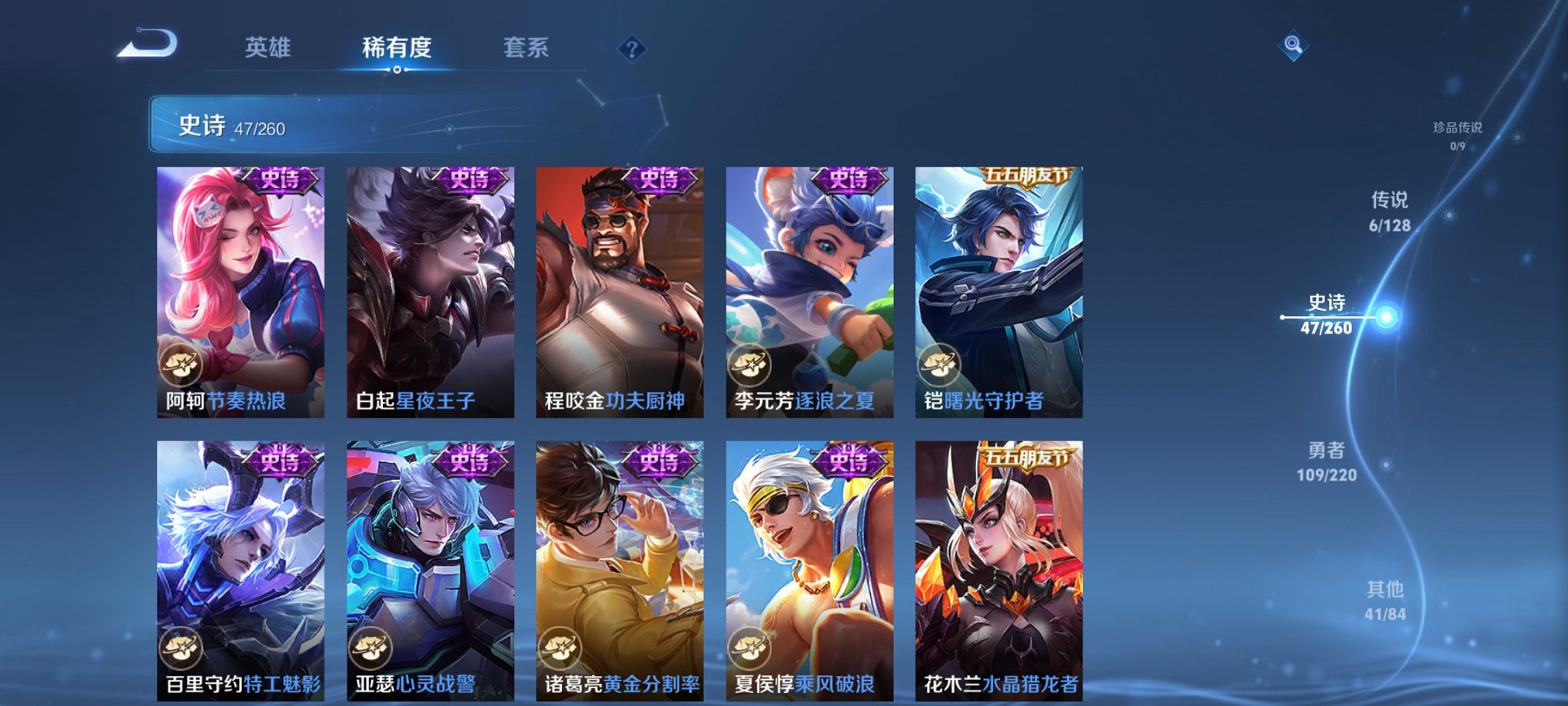Screen dimensions: 1568x706
Task: Select the 稀有度 tab label
Action: tap(397, 48)
